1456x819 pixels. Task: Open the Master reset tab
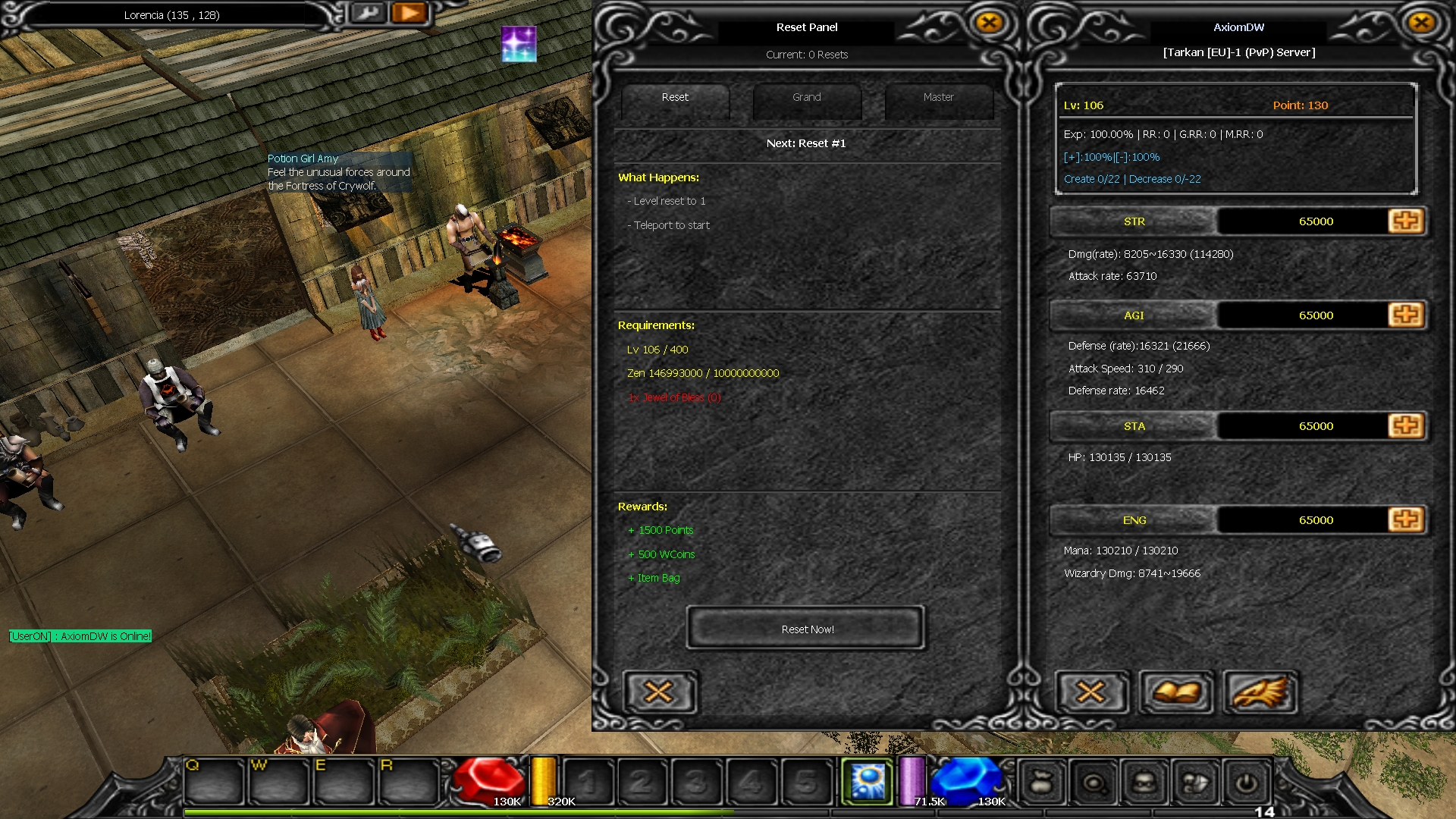click(x=938, y=98)
